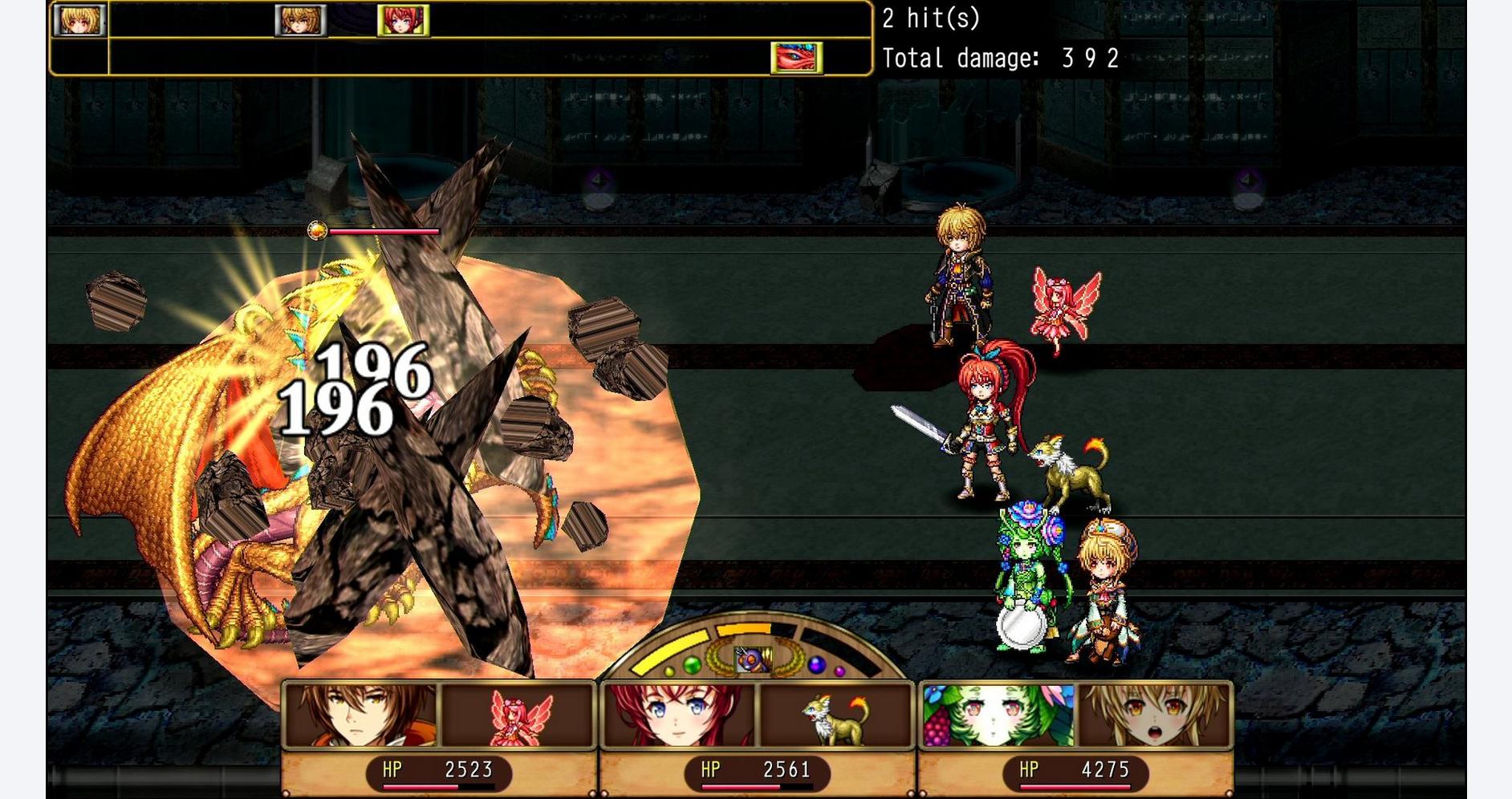Click the Total damage: 392 readout
Viewport: 1512px width, 799px height.
pyautogui.click(x=999, y=56)
